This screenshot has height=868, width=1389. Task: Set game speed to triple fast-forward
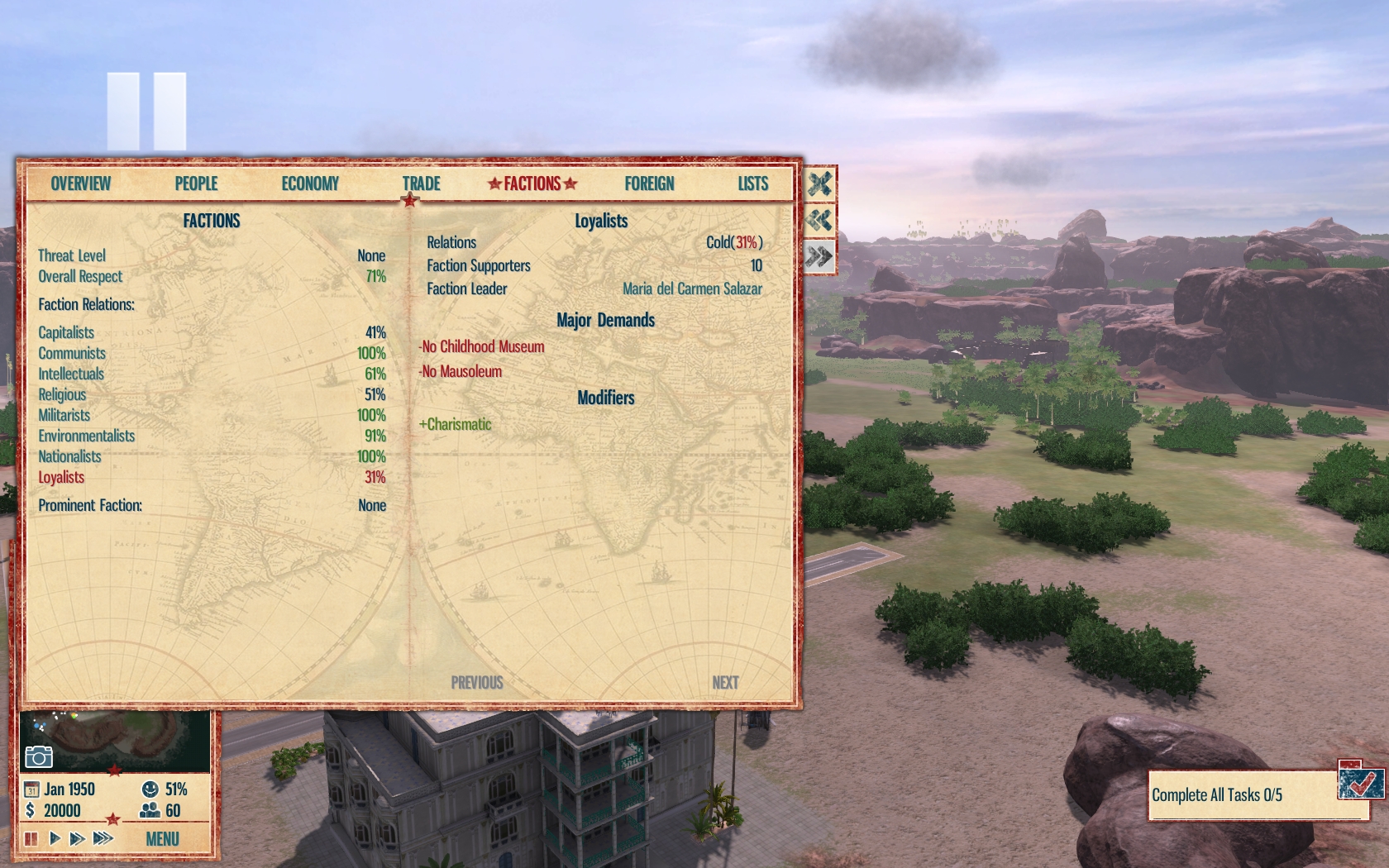[103, 839]
